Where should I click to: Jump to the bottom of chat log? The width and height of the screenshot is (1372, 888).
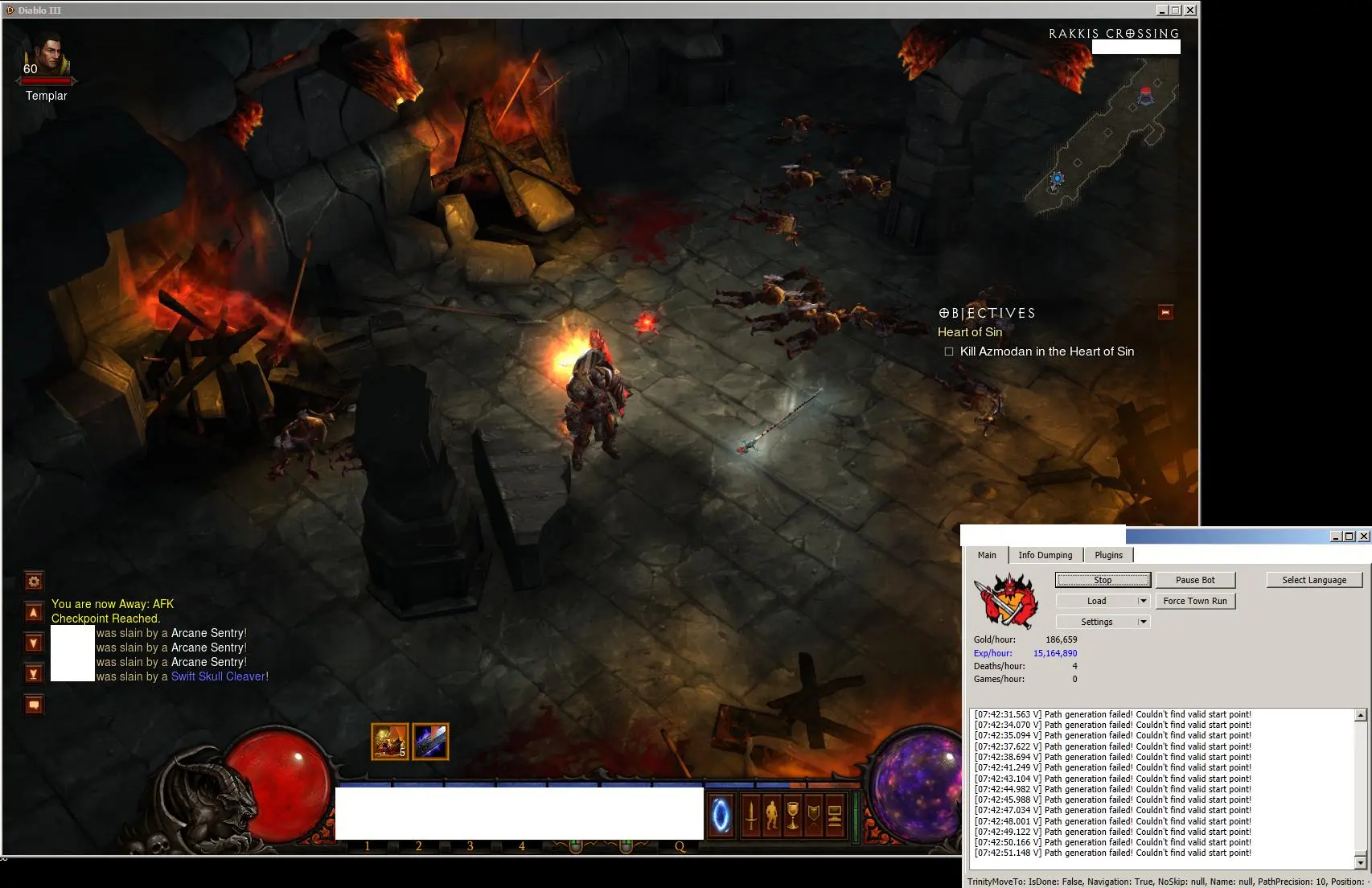(34, 673)
